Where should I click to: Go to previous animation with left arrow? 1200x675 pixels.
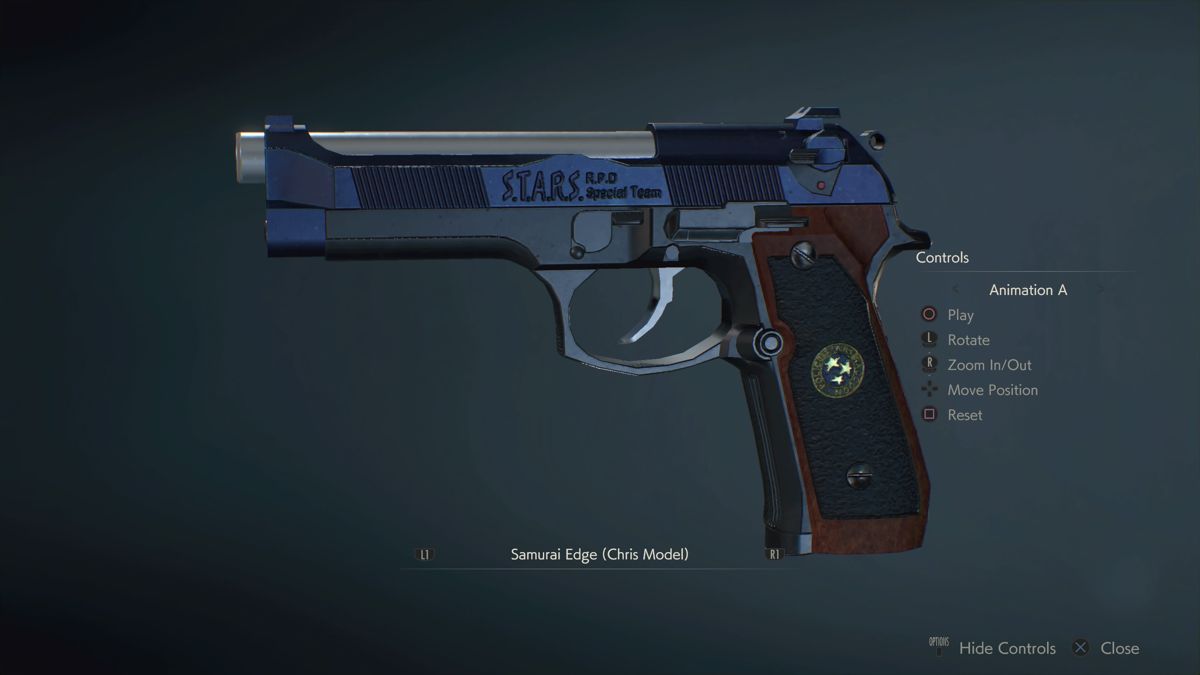pyautogui.click(x=955, y=290)
